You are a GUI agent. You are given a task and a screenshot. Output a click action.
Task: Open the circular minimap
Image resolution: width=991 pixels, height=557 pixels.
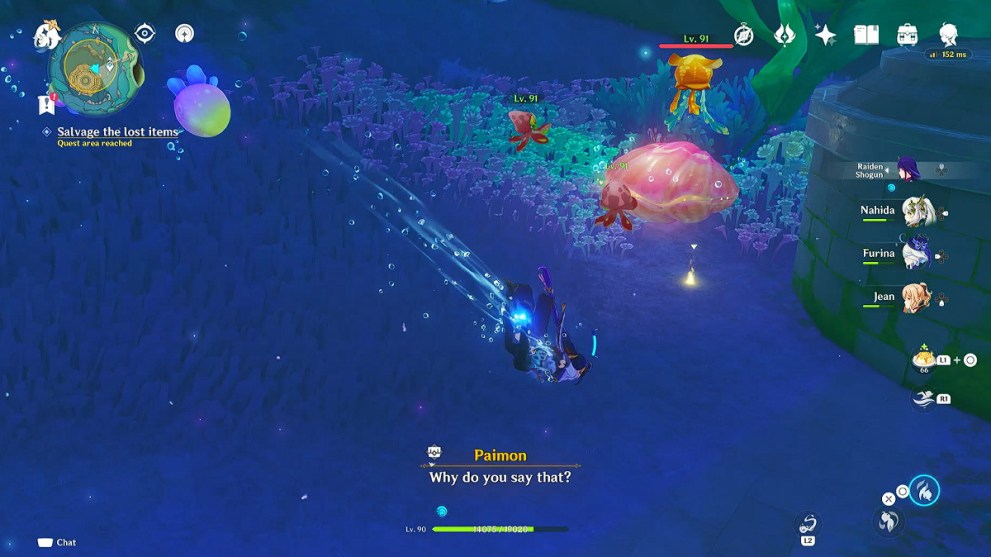click(x=95, y=69)
